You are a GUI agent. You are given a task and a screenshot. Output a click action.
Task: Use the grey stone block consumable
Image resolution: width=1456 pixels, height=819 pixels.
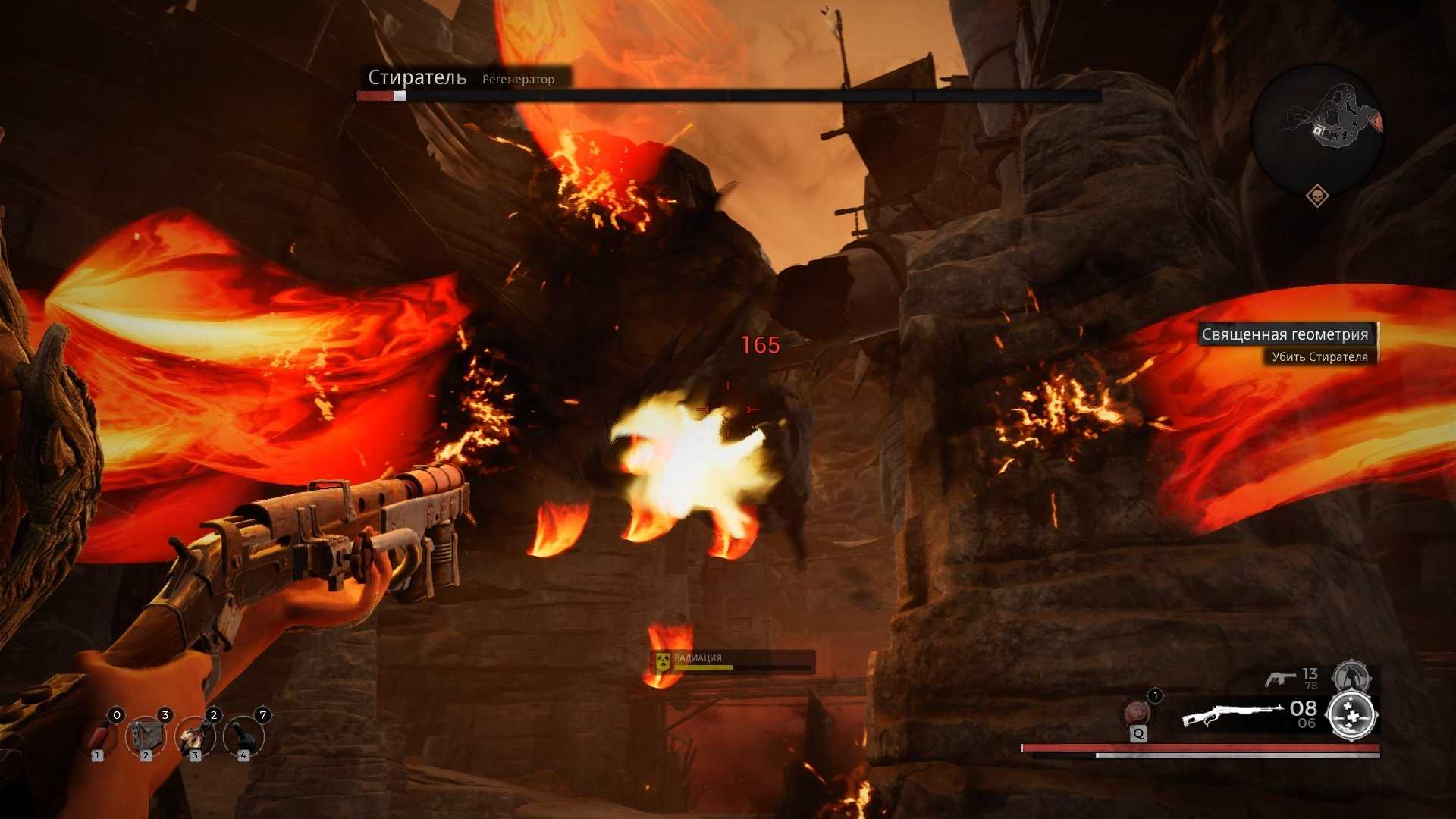146,735
